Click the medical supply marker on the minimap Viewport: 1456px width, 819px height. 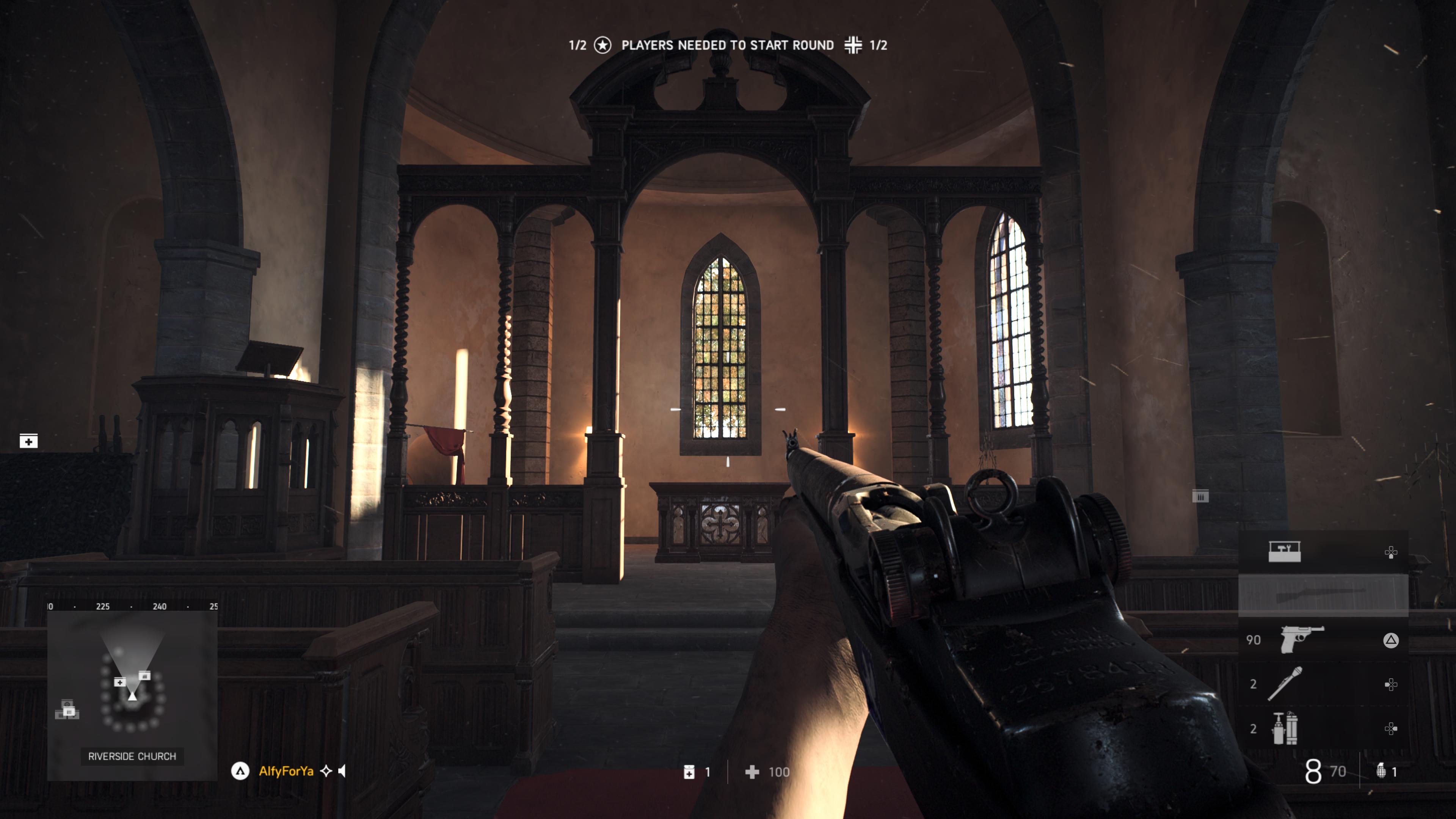[x=120, y=682]
